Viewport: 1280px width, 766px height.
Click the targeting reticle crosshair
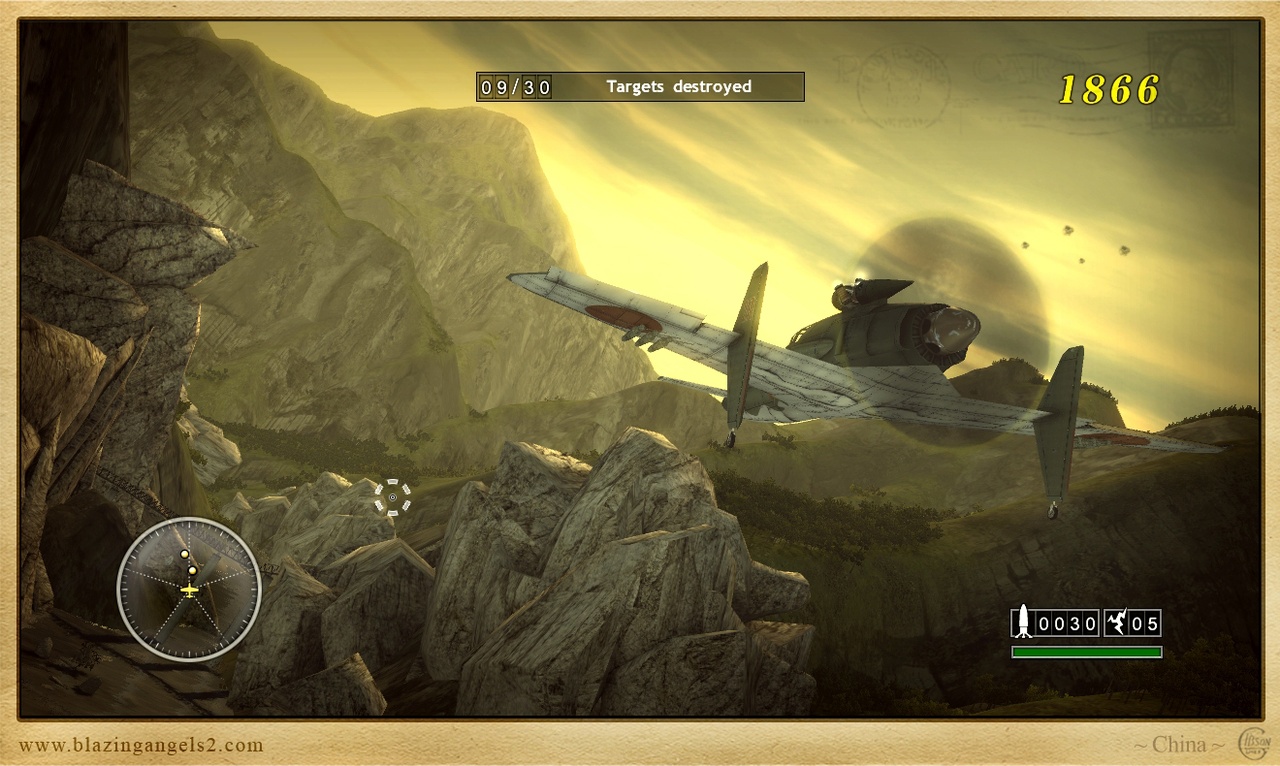pos(393,497)
